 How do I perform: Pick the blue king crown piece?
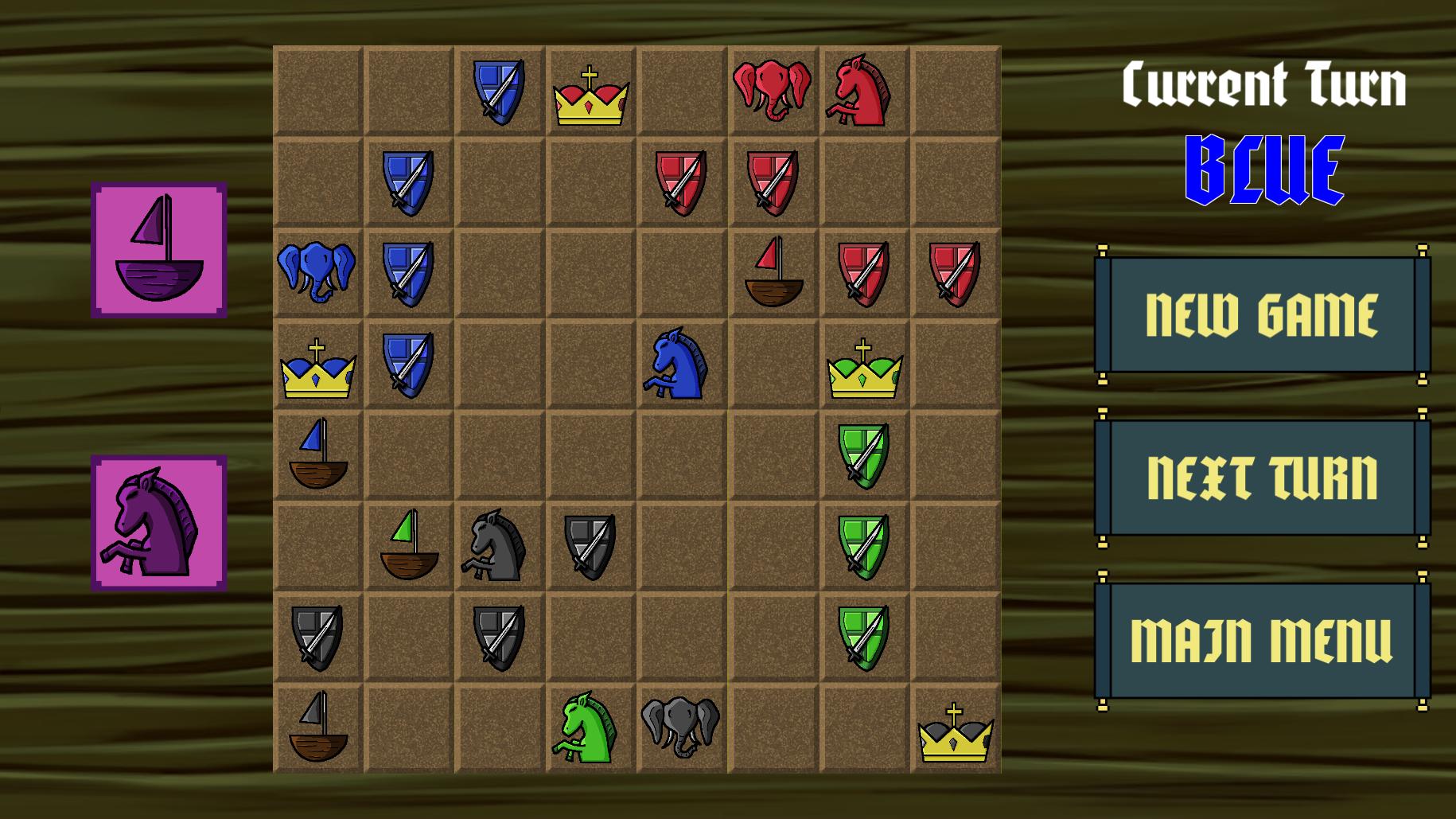click(317, 370)
